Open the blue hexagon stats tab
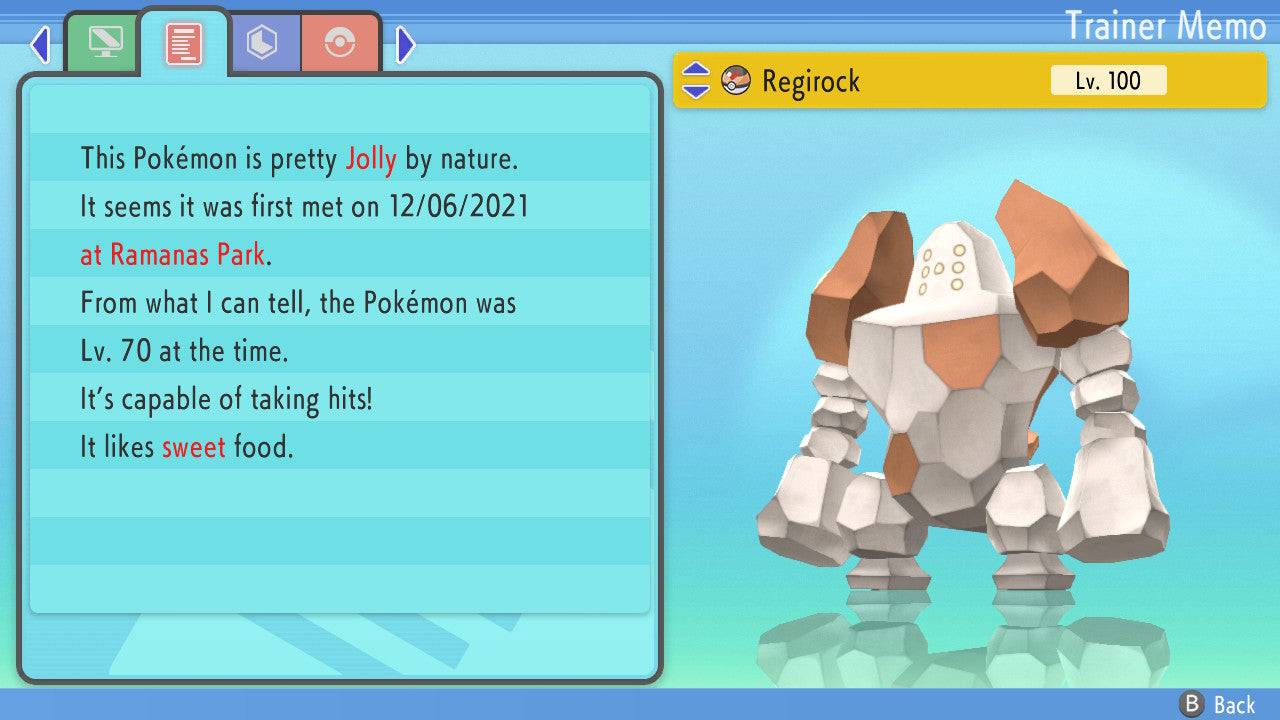This screenshot has height=720, width=1280. [x=263, y=43]
